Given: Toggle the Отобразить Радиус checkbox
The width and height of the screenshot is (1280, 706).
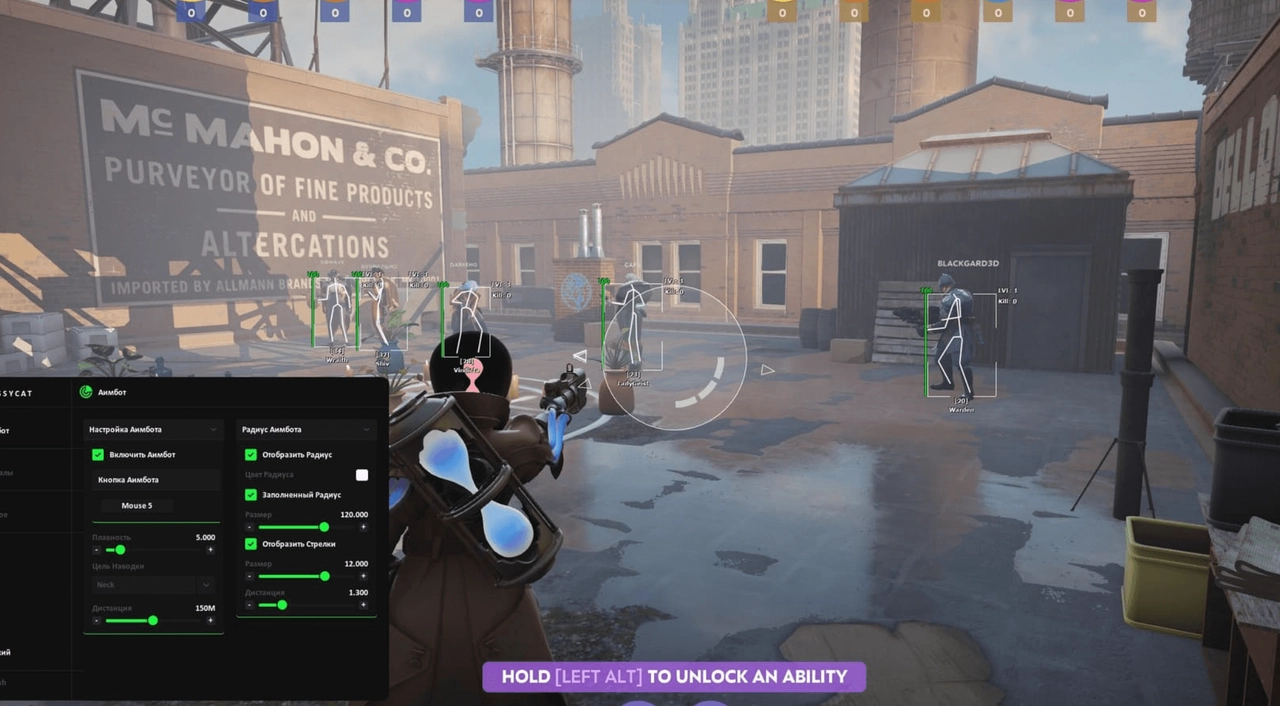Looking at the screenshot, I should click(x=251, y=455).
